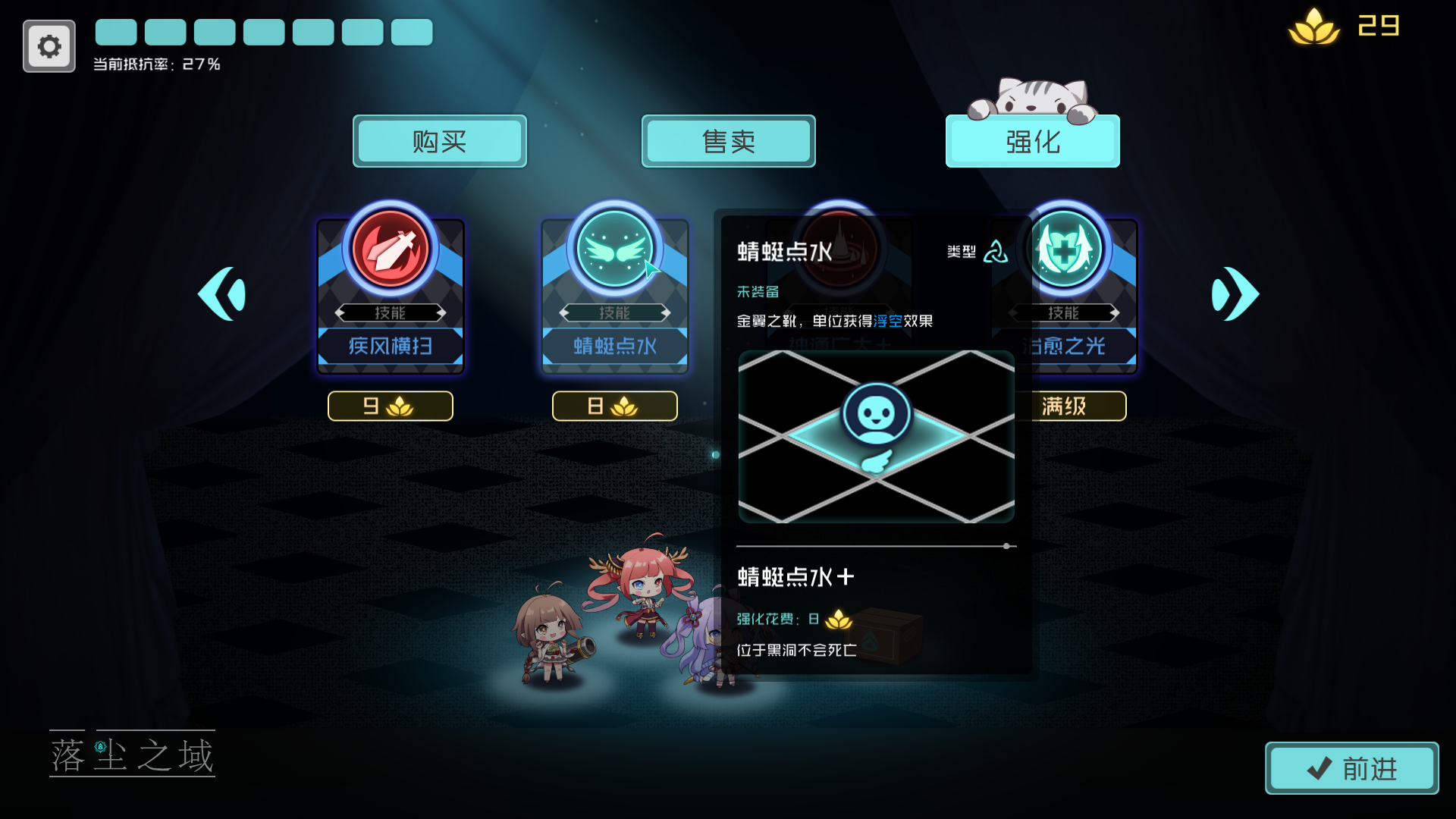Click the 满级 label under 治愈之光
Viewport: 1456px width, 819px height.
pyautogui.click(x=1069, y=406)
